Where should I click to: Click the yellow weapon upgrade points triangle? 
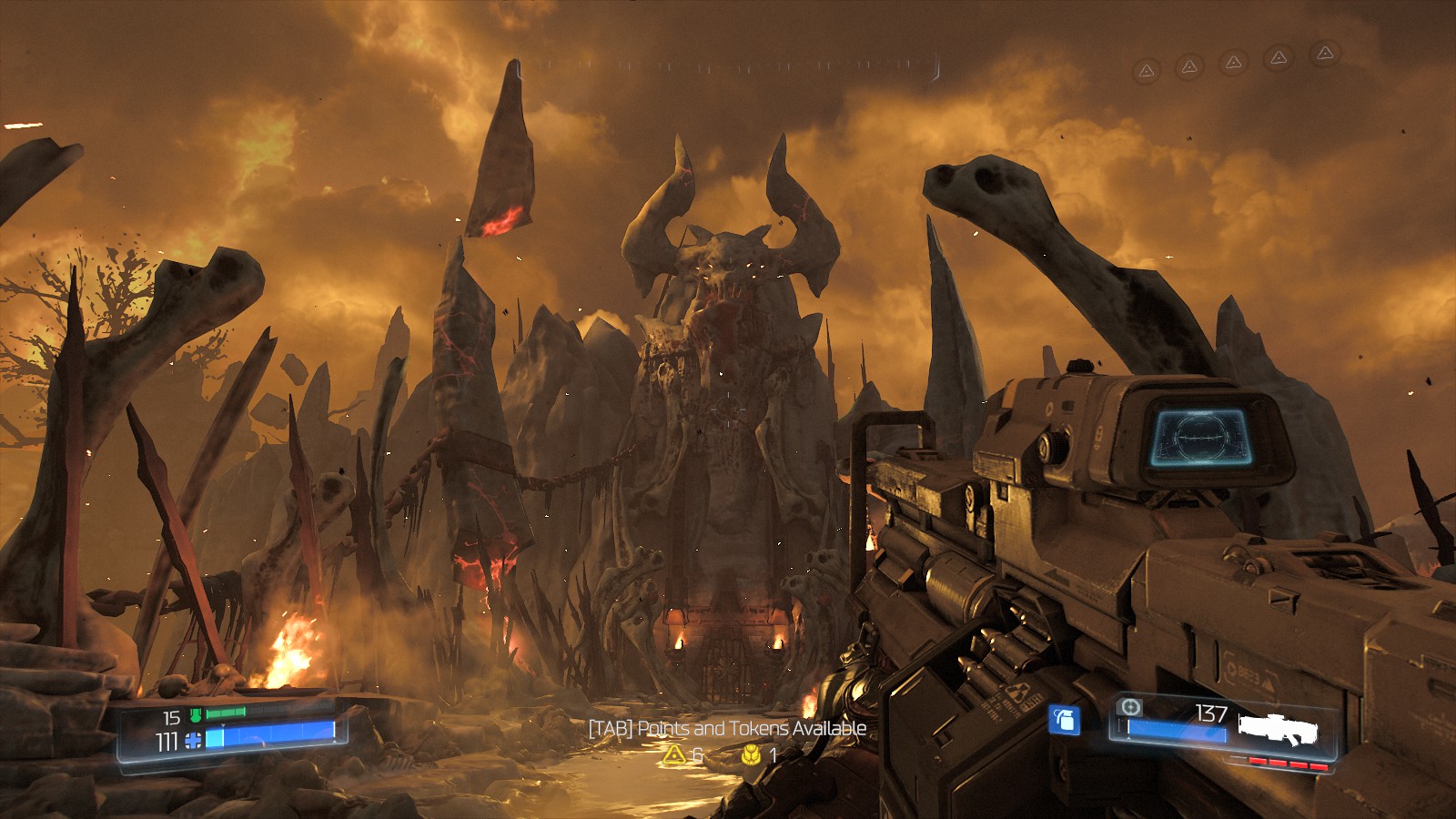click(x=673, y=754)
